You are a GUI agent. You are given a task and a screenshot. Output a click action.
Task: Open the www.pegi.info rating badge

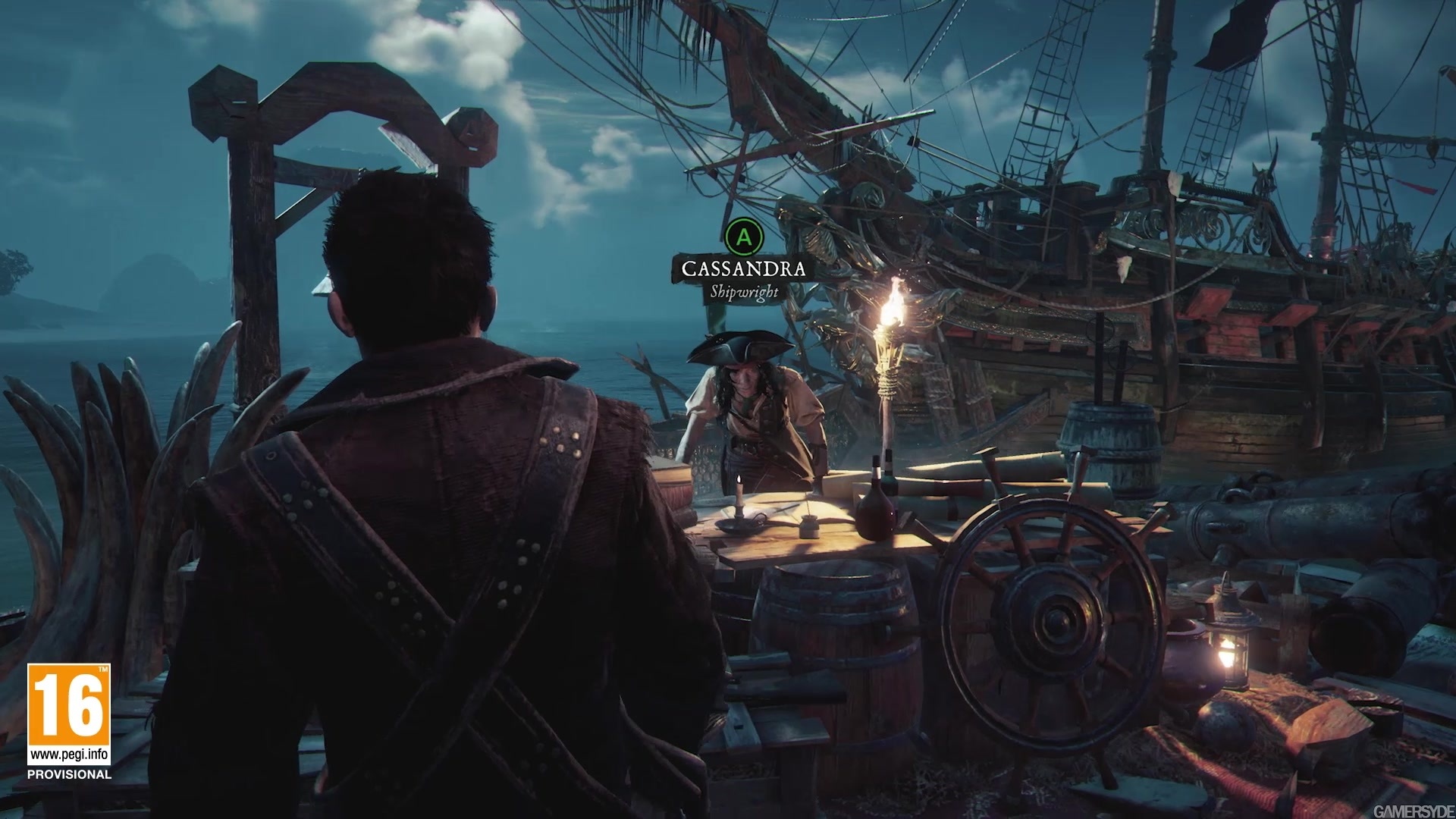point(69,714)
